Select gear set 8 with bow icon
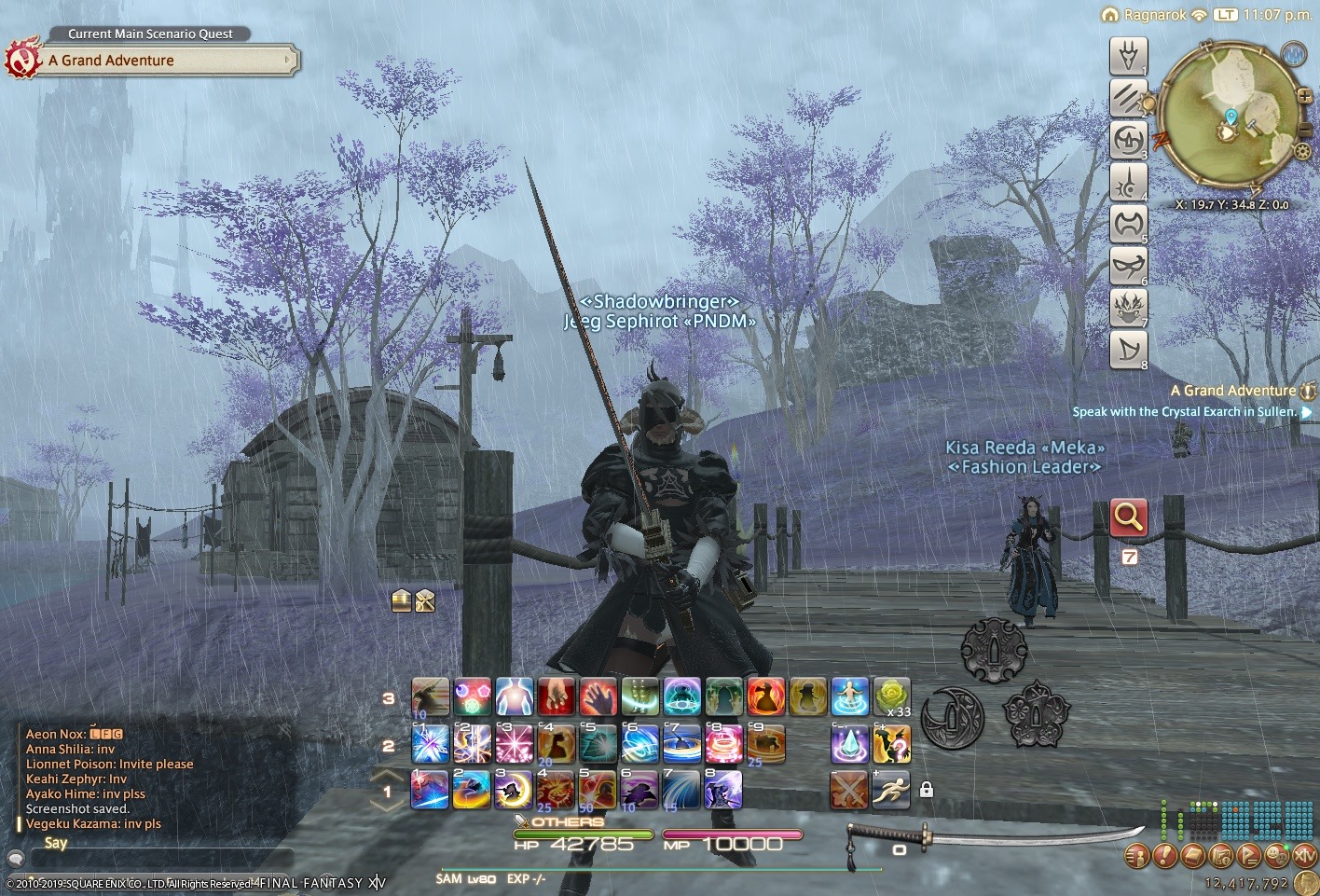Viewport: 1320px width, 896px height. pyautogui.click(x=1128, y=350)
